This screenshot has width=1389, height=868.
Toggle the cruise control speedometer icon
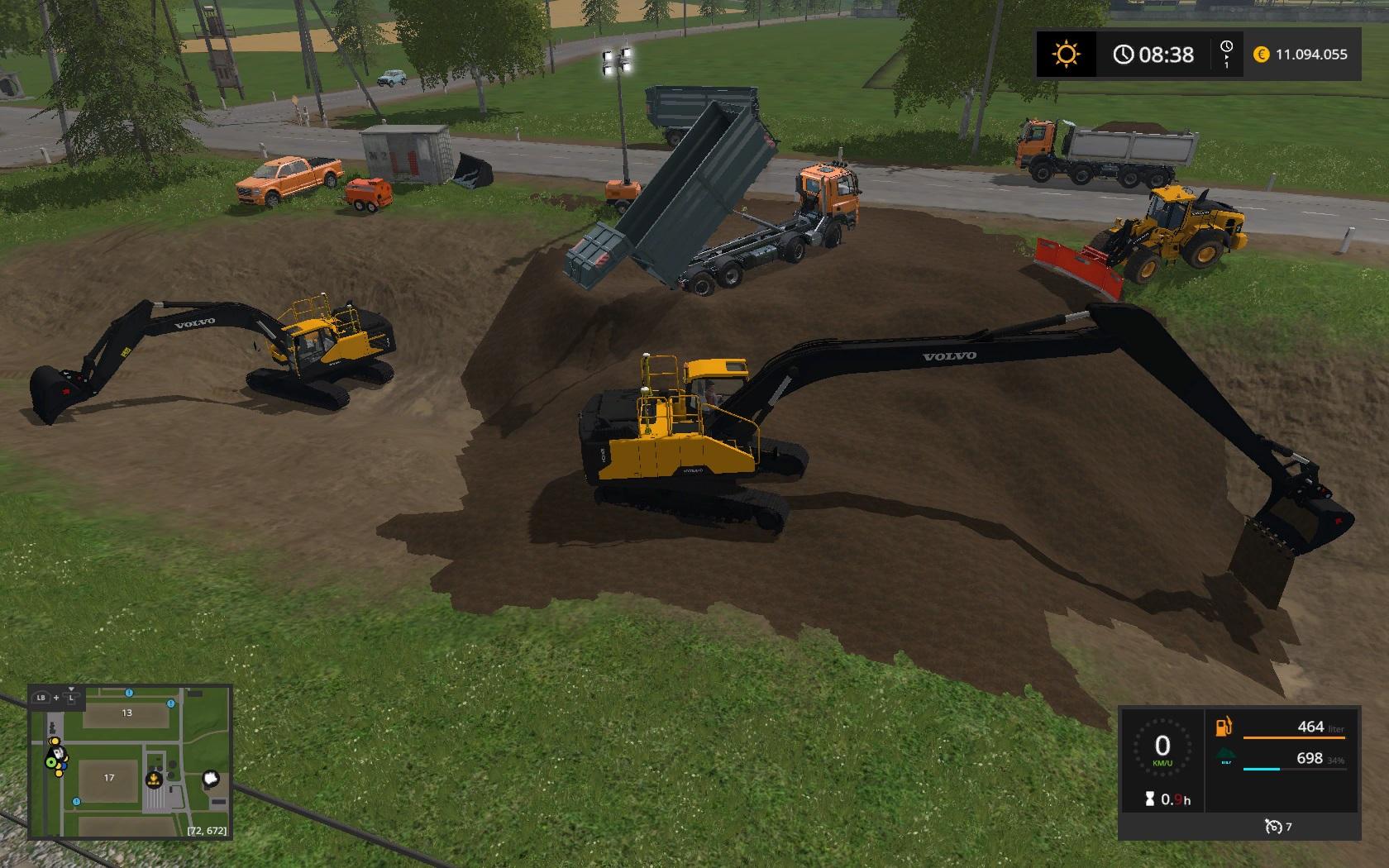click(1272, 826)
